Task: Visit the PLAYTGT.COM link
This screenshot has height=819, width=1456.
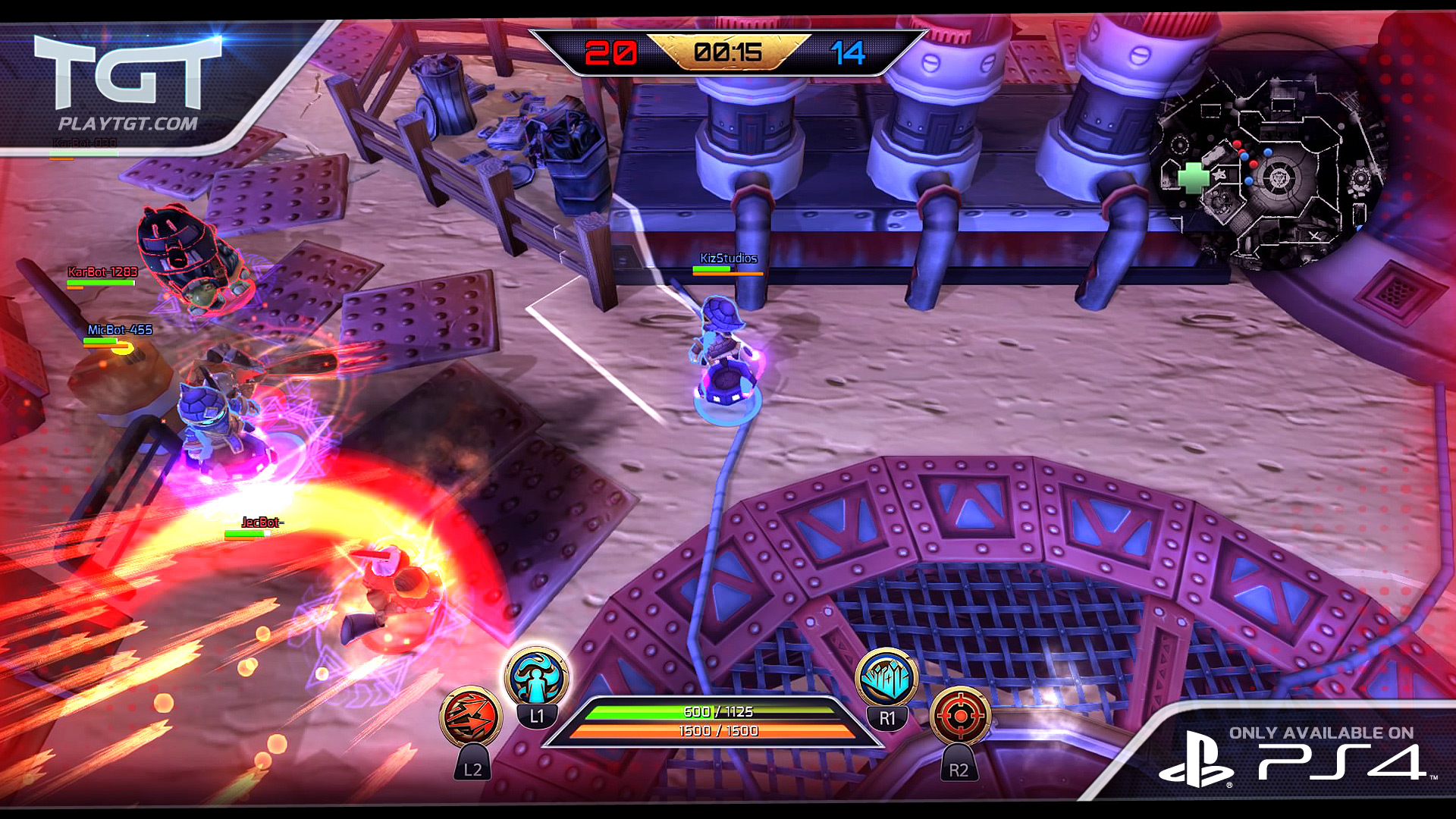Action: coord(127,124)
